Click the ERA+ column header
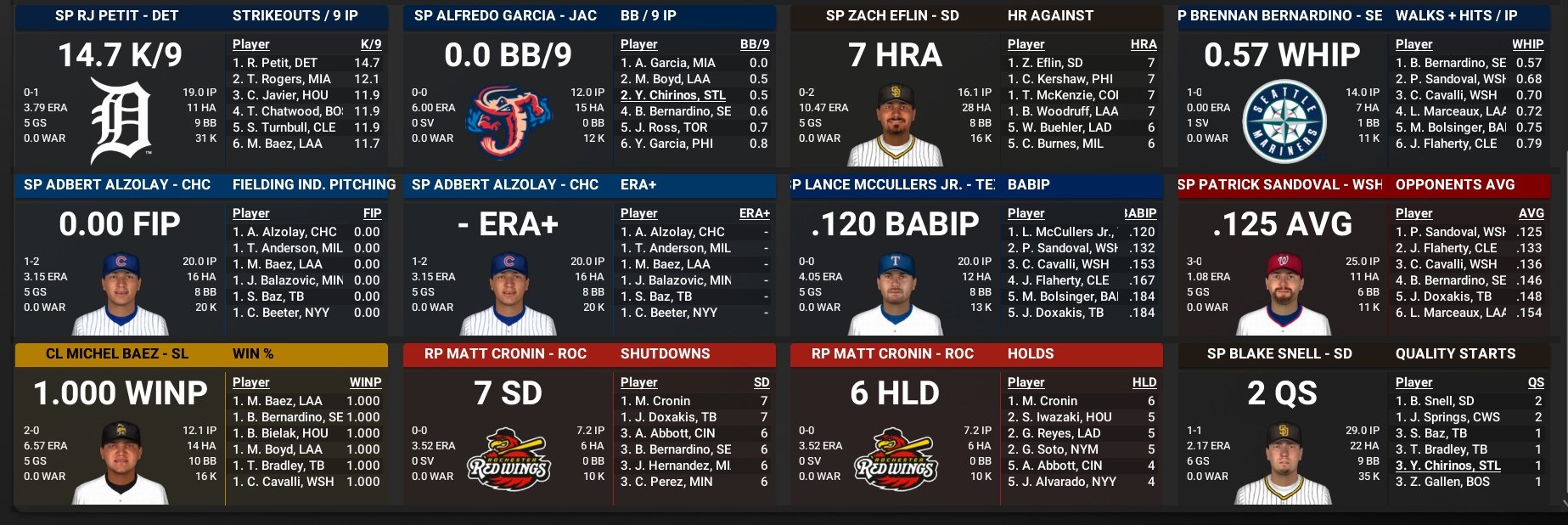The image size is (1568, 525). [x=754, y=213]
